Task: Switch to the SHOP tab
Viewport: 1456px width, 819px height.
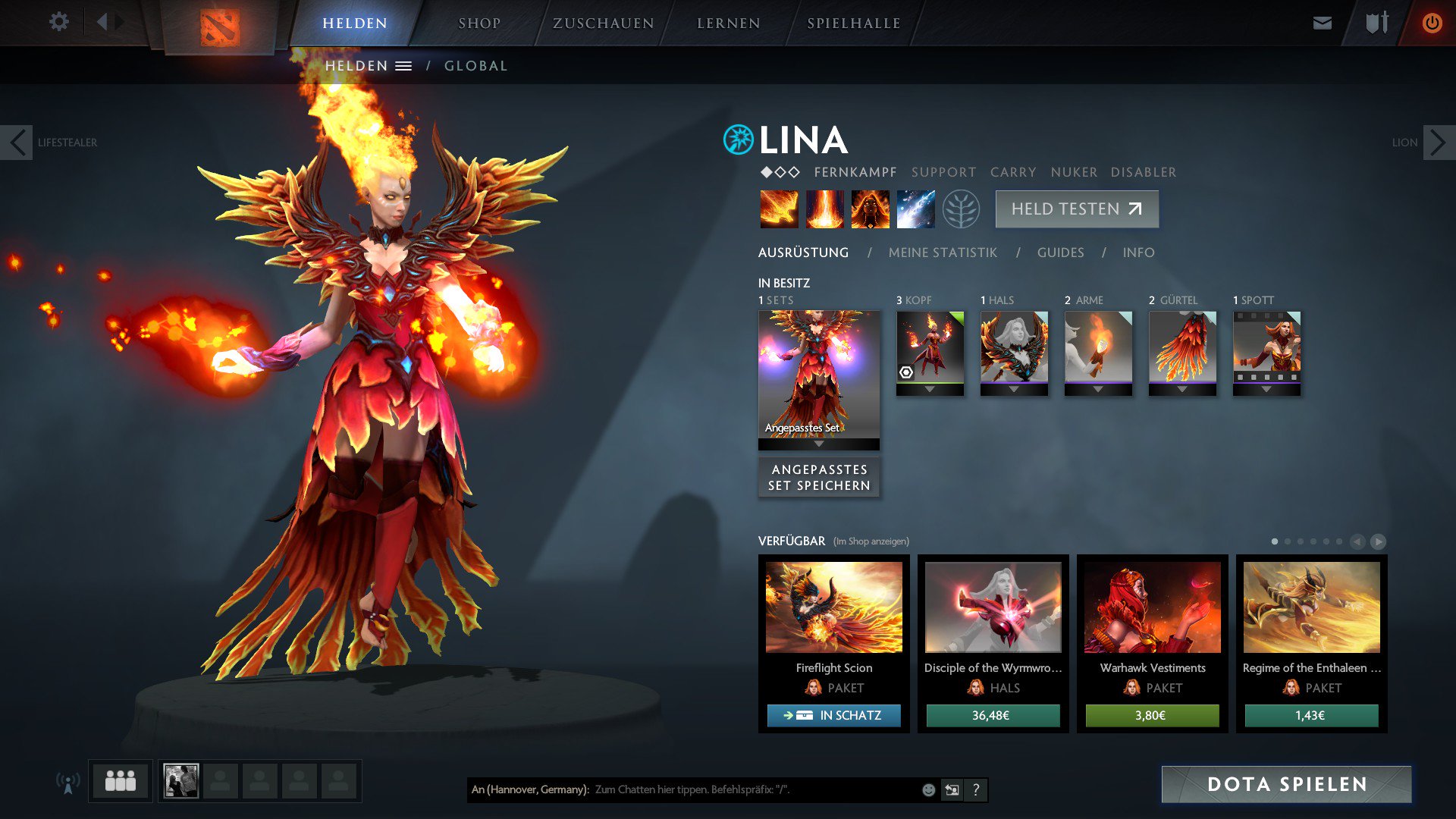Action: pos(479,22)
